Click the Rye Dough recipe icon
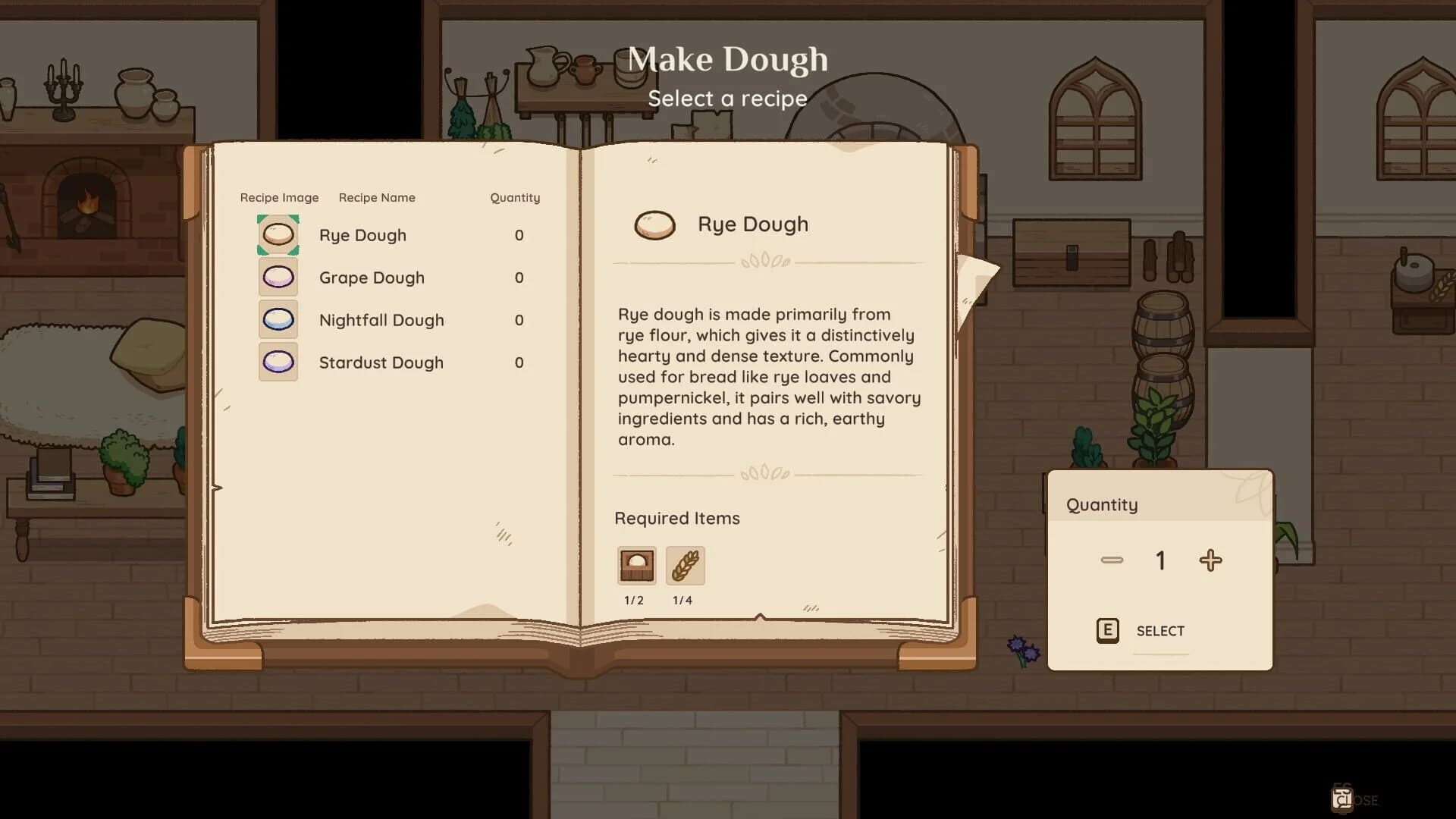This screenshot has width=1456, height=819. pyautogui.click(x=278, y=235)
